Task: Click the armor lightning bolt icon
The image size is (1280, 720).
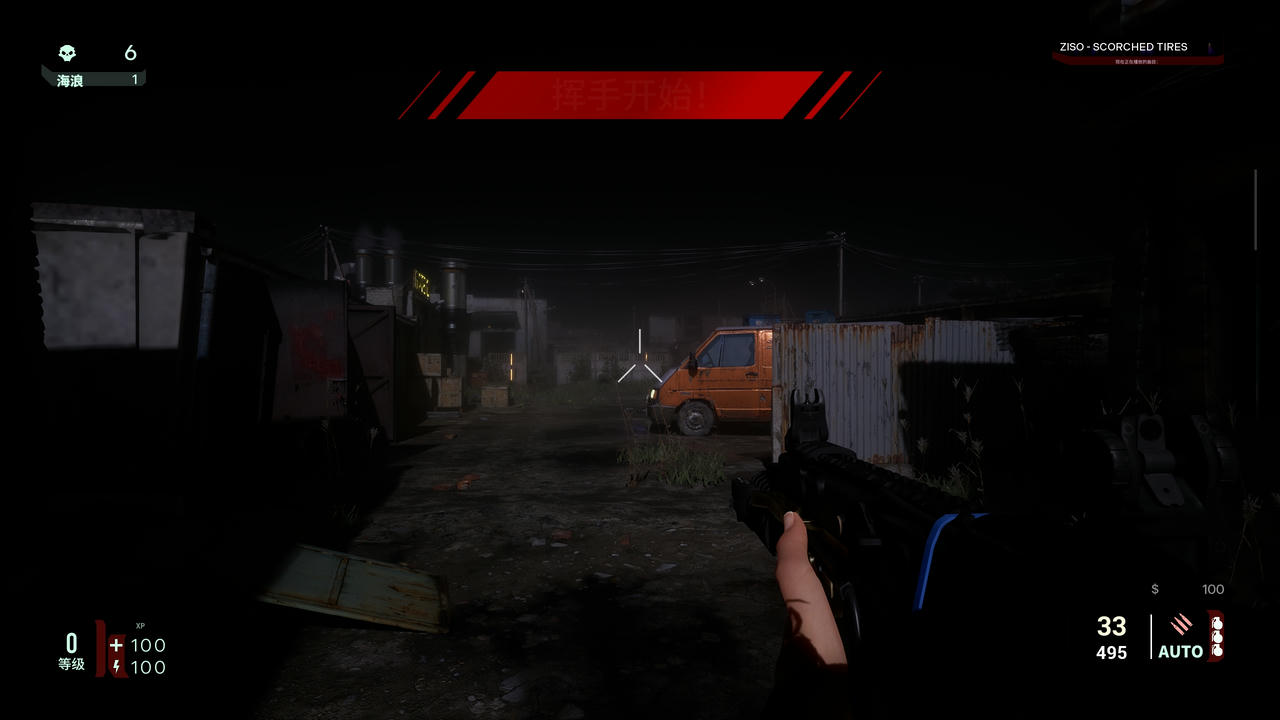Action: 116,667
